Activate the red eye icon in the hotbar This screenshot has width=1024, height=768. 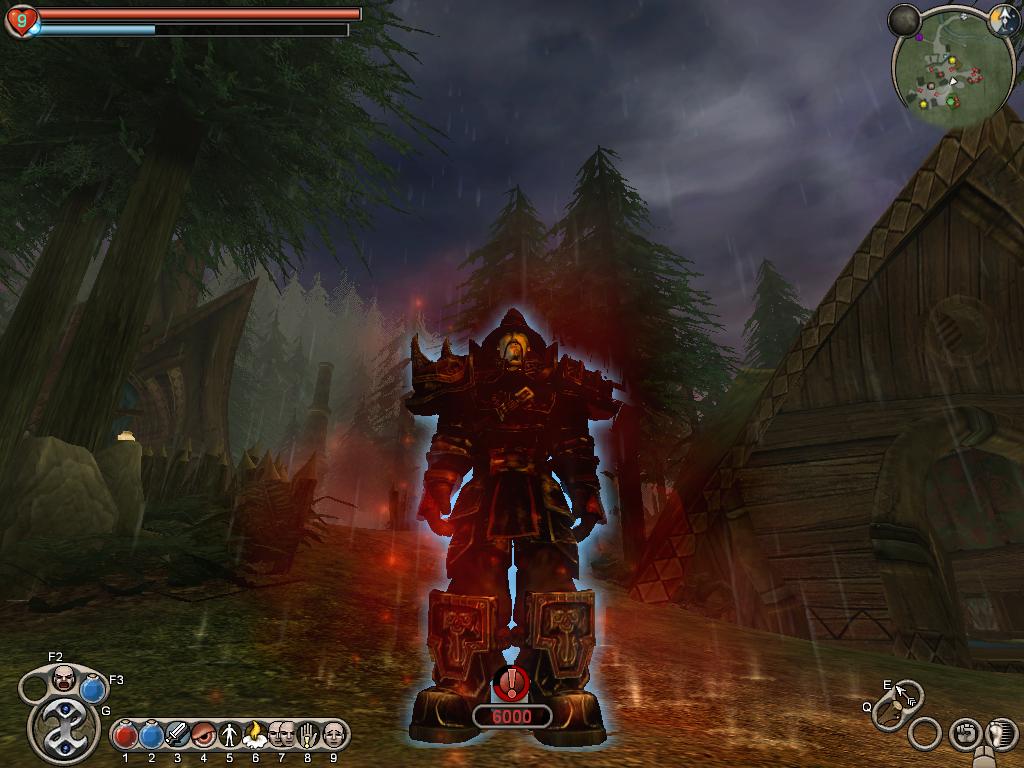pos(203,736)
